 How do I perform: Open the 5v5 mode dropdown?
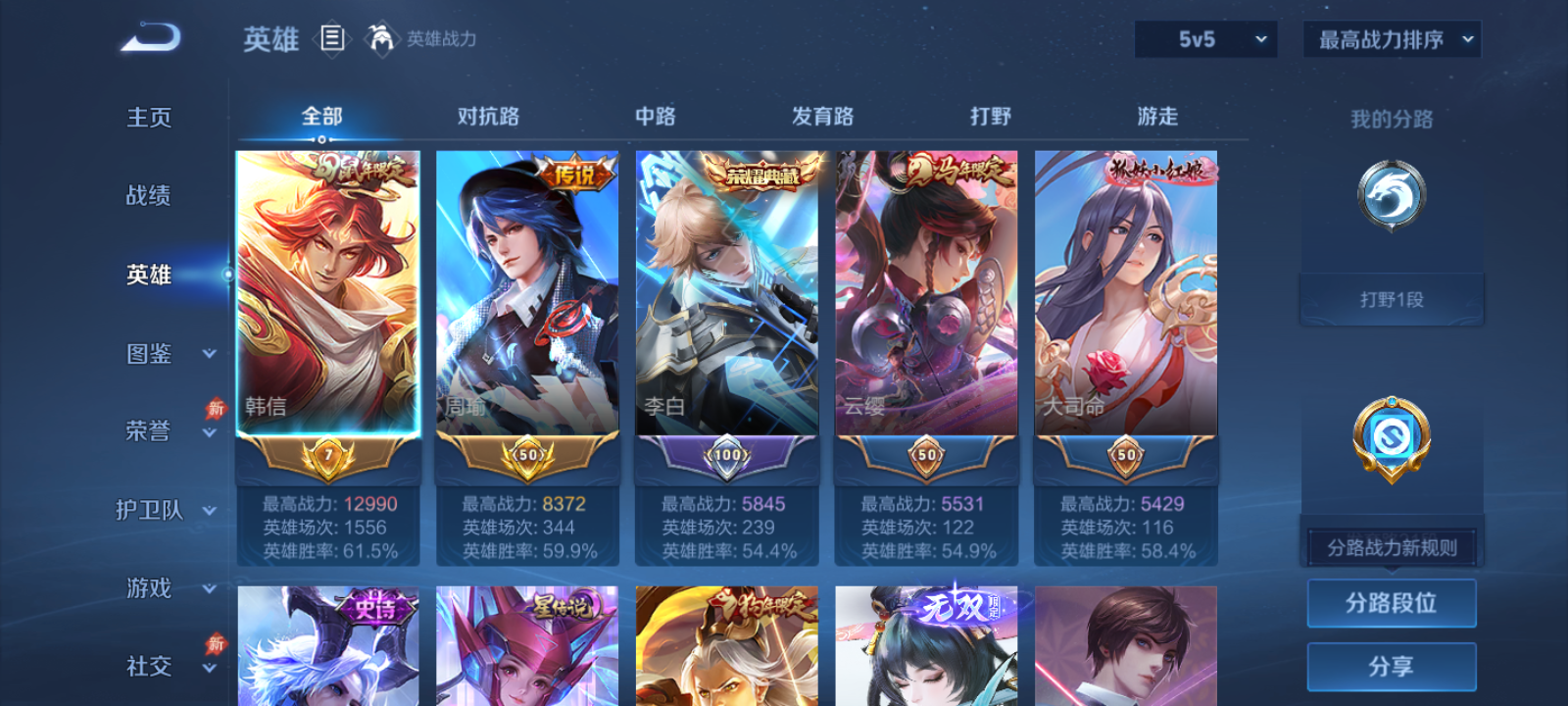(1204, 39)
